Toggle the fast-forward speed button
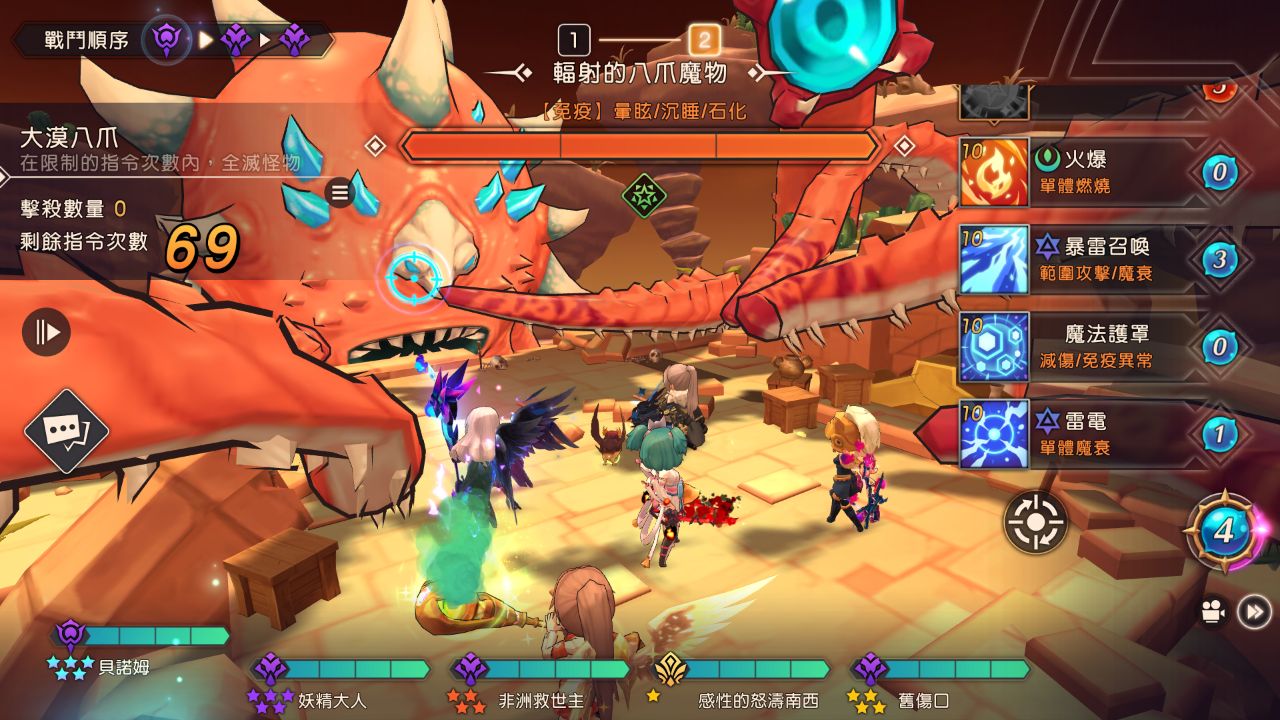Image resolution: width=1280 pixels, height=720 pixels. tap(1254, 611)
